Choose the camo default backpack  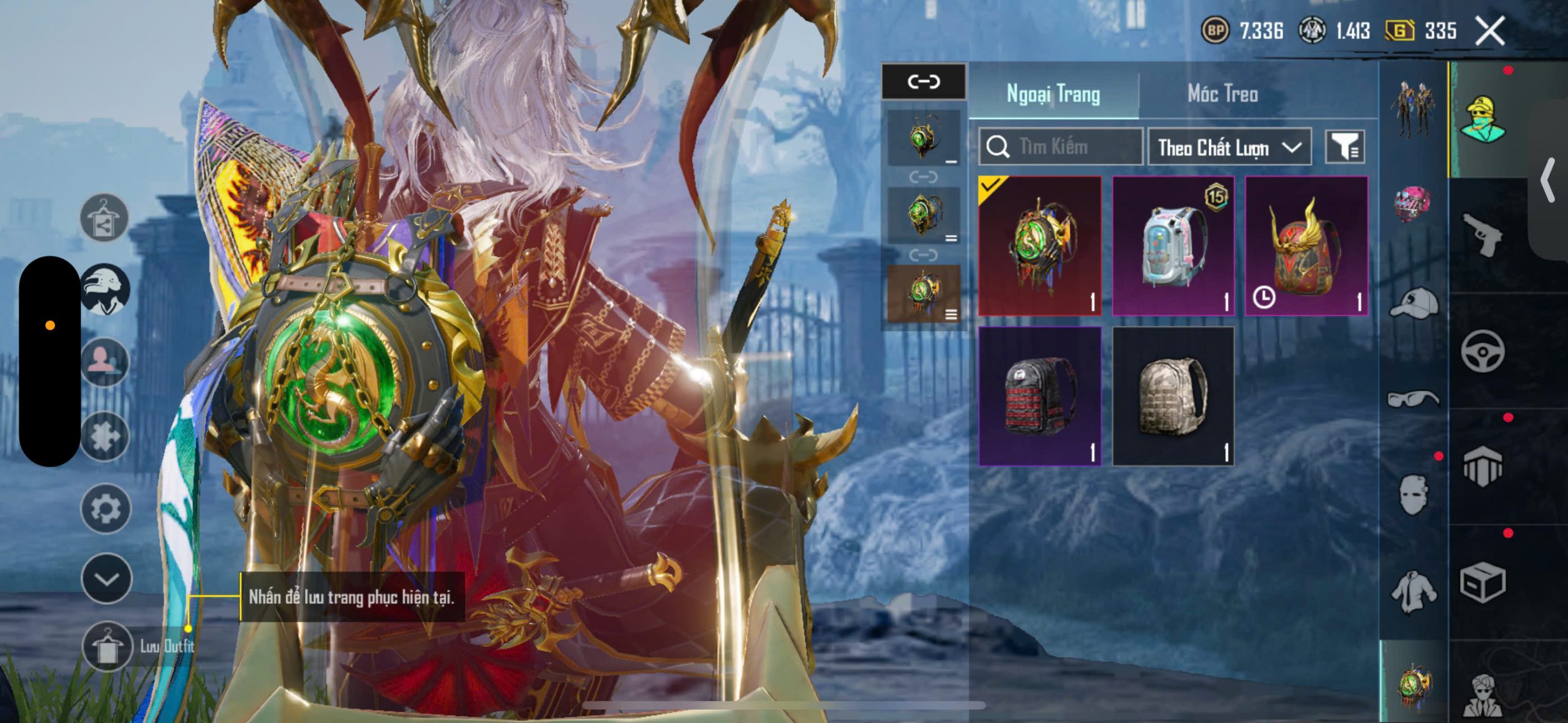click(x=1173, y=396)
